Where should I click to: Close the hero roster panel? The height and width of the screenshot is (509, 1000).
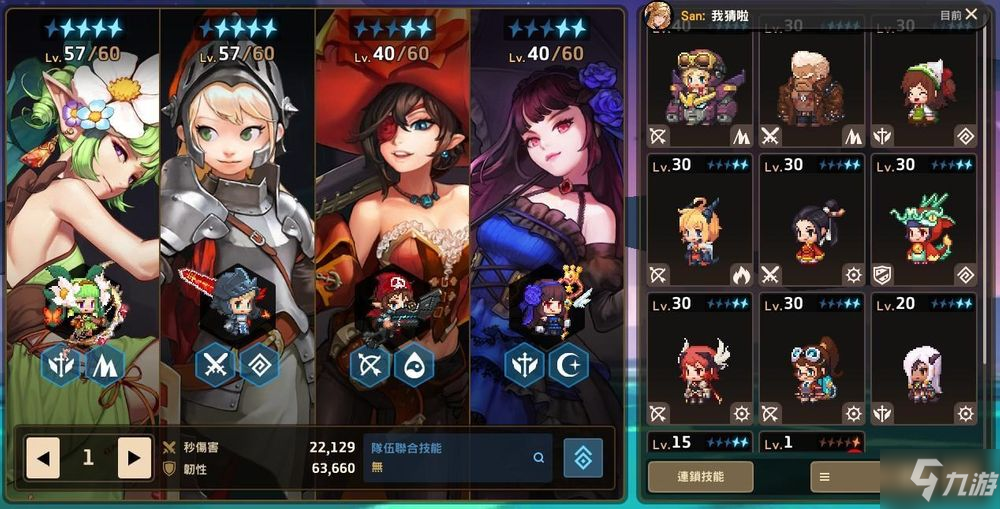point(970,14)
